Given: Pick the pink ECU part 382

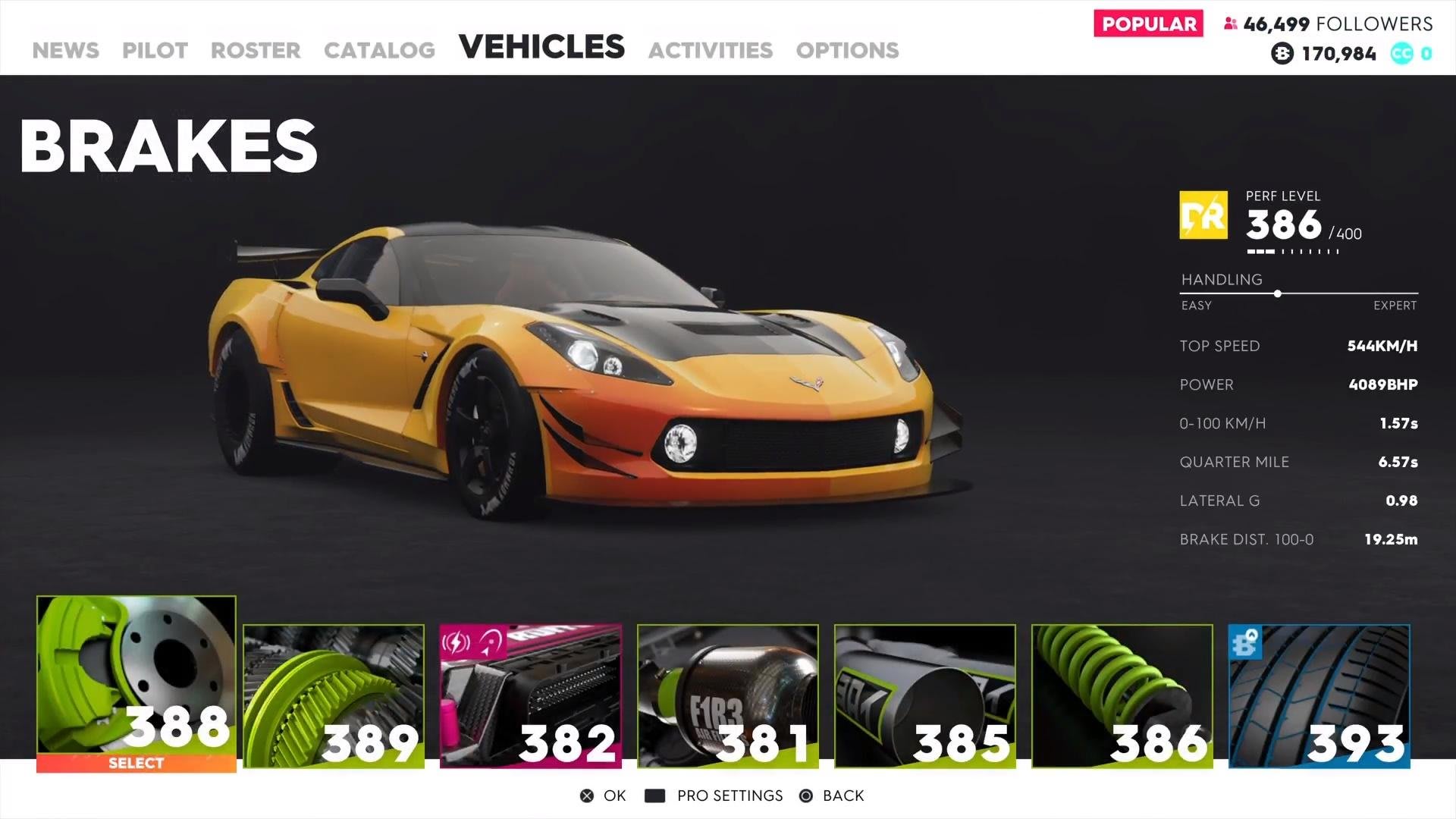Looking at the screenshot, I should [x=531, y=695].
